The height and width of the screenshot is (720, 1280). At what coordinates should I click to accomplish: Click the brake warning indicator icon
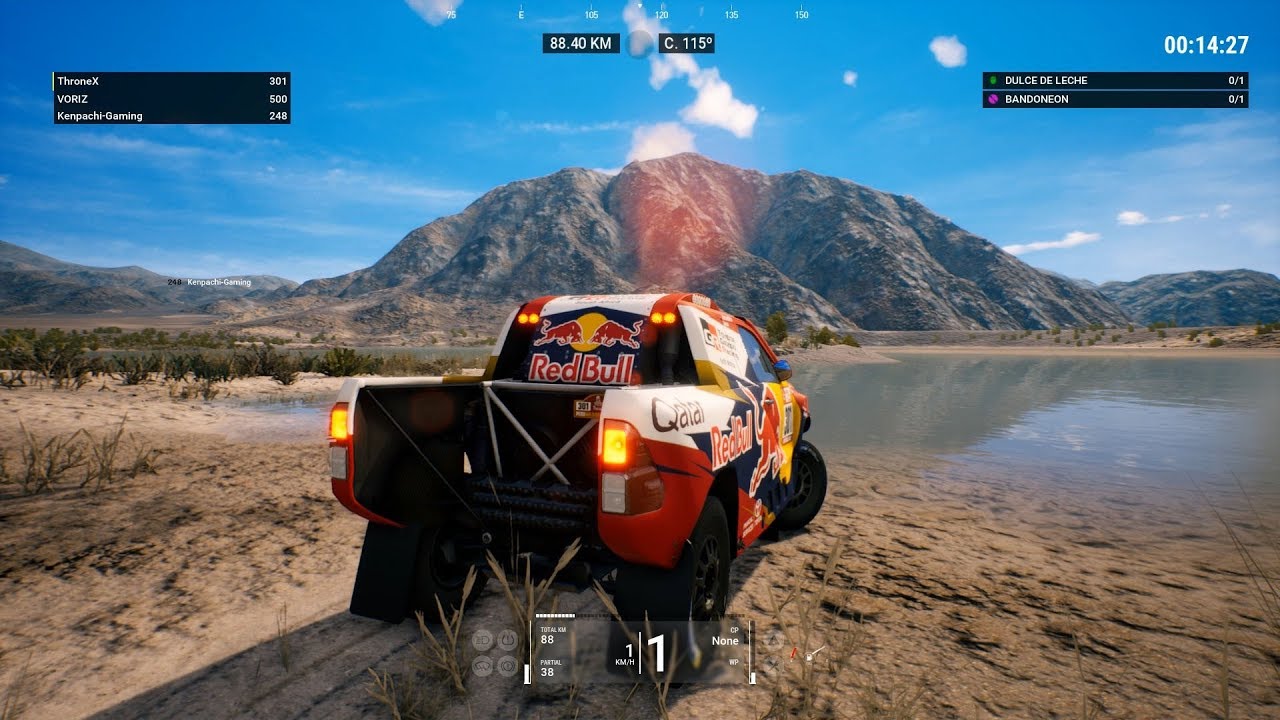click(x=508, y=666)
